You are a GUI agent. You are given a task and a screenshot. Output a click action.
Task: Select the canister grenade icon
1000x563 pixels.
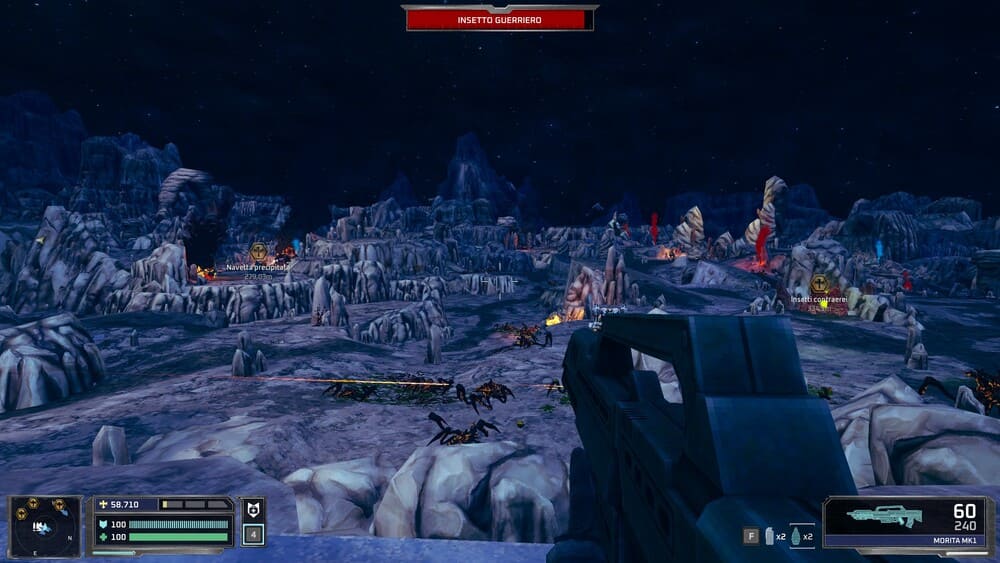[769, 537]
